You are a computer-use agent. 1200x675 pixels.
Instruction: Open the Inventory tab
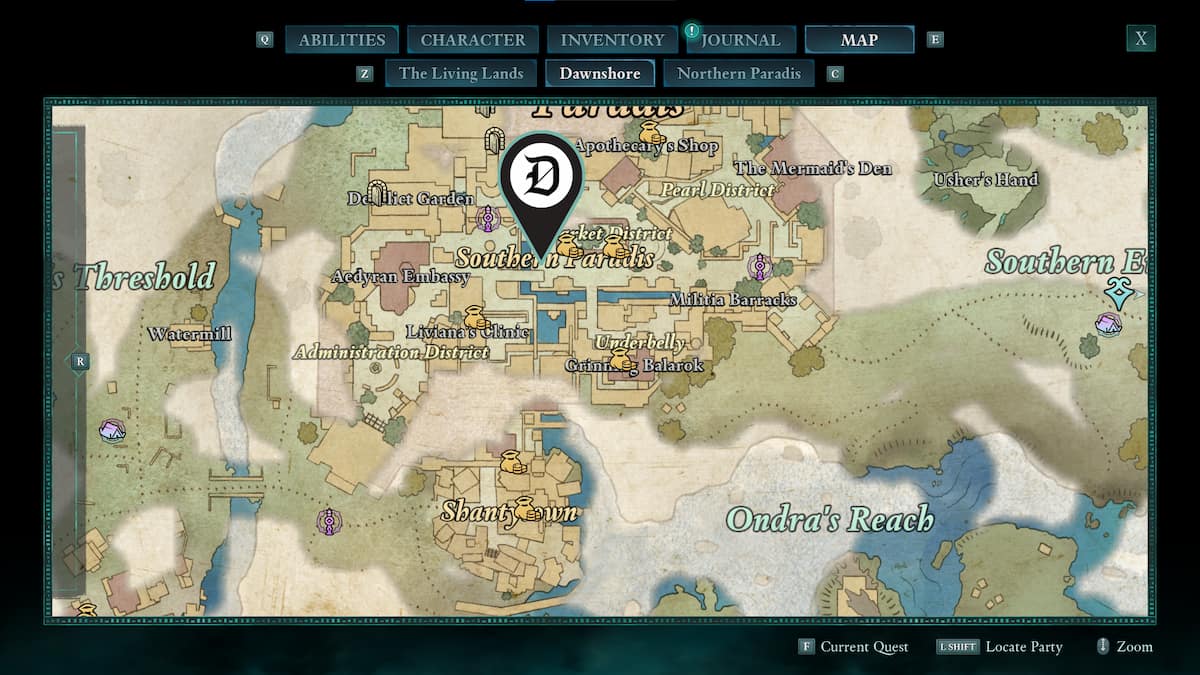[x=612, y=40]
